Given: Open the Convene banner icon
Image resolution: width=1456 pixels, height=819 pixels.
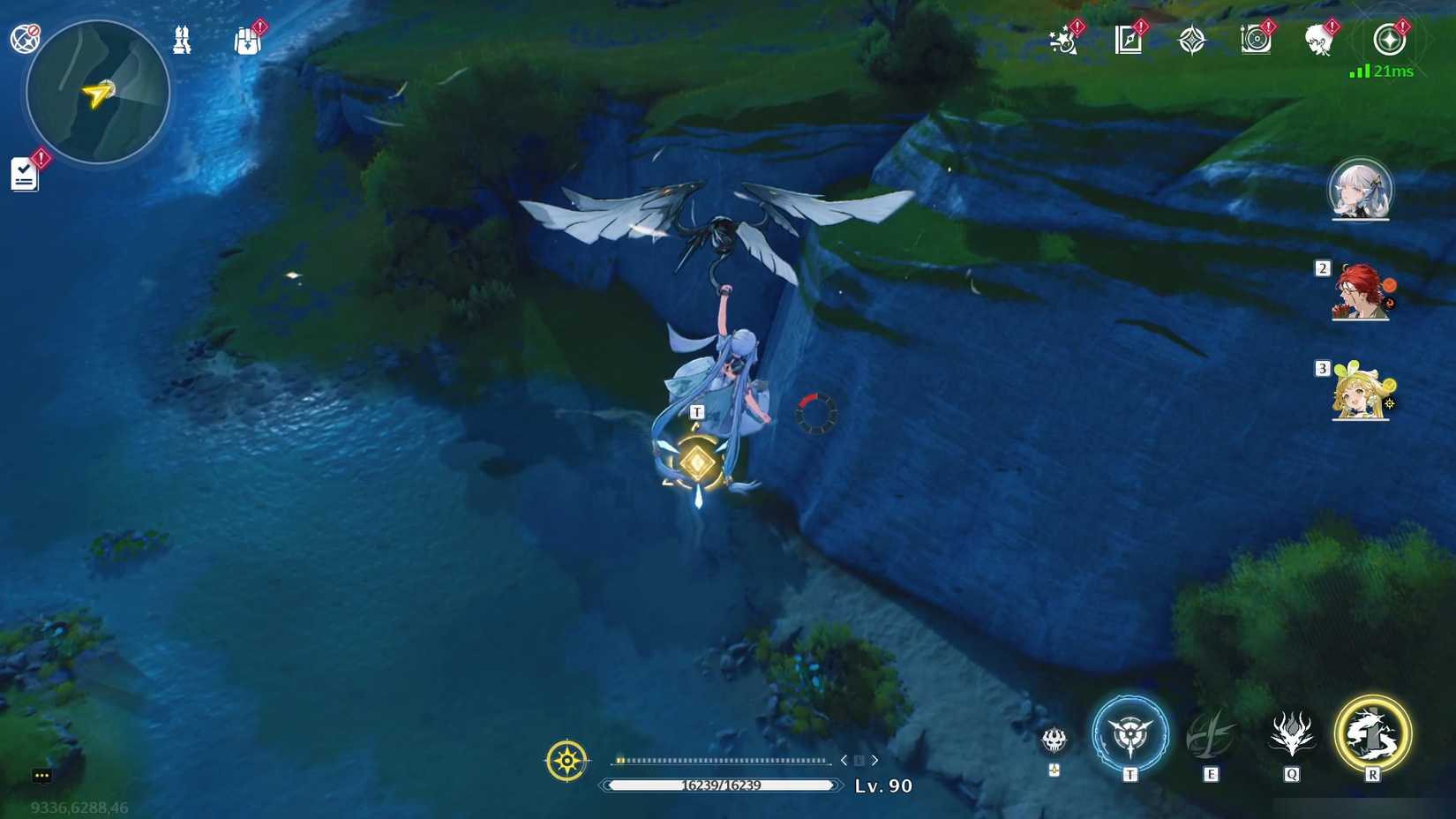Looking at the screenshot, I should 1257,40.
